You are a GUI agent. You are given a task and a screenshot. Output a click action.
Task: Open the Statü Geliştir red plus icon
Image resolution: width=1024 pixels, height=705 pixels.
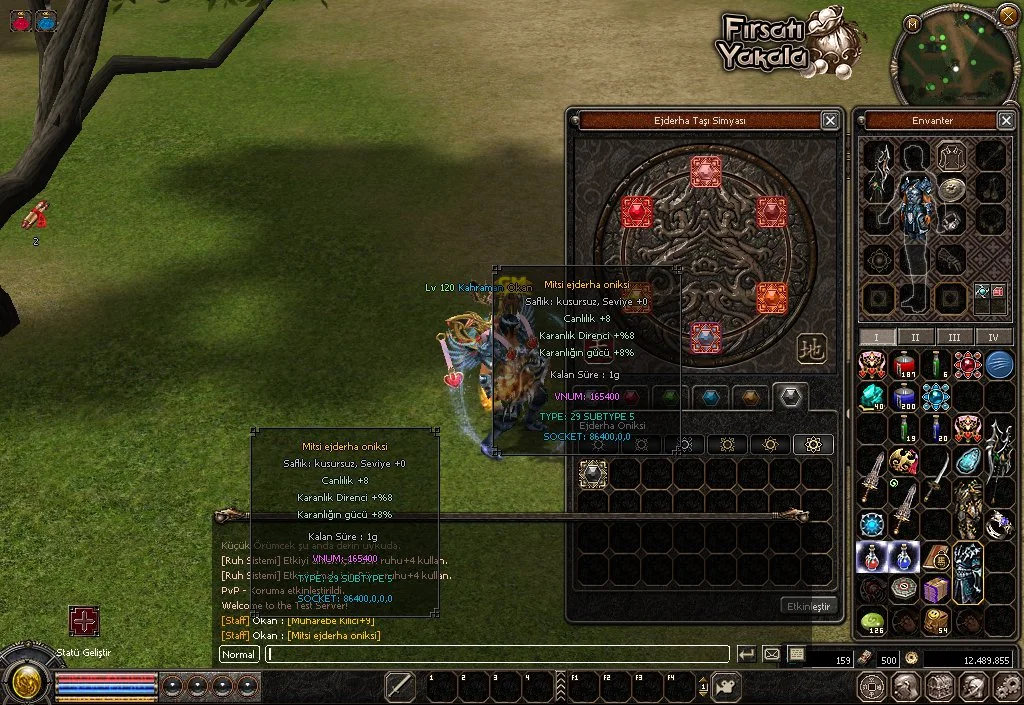tap(84, 621)
